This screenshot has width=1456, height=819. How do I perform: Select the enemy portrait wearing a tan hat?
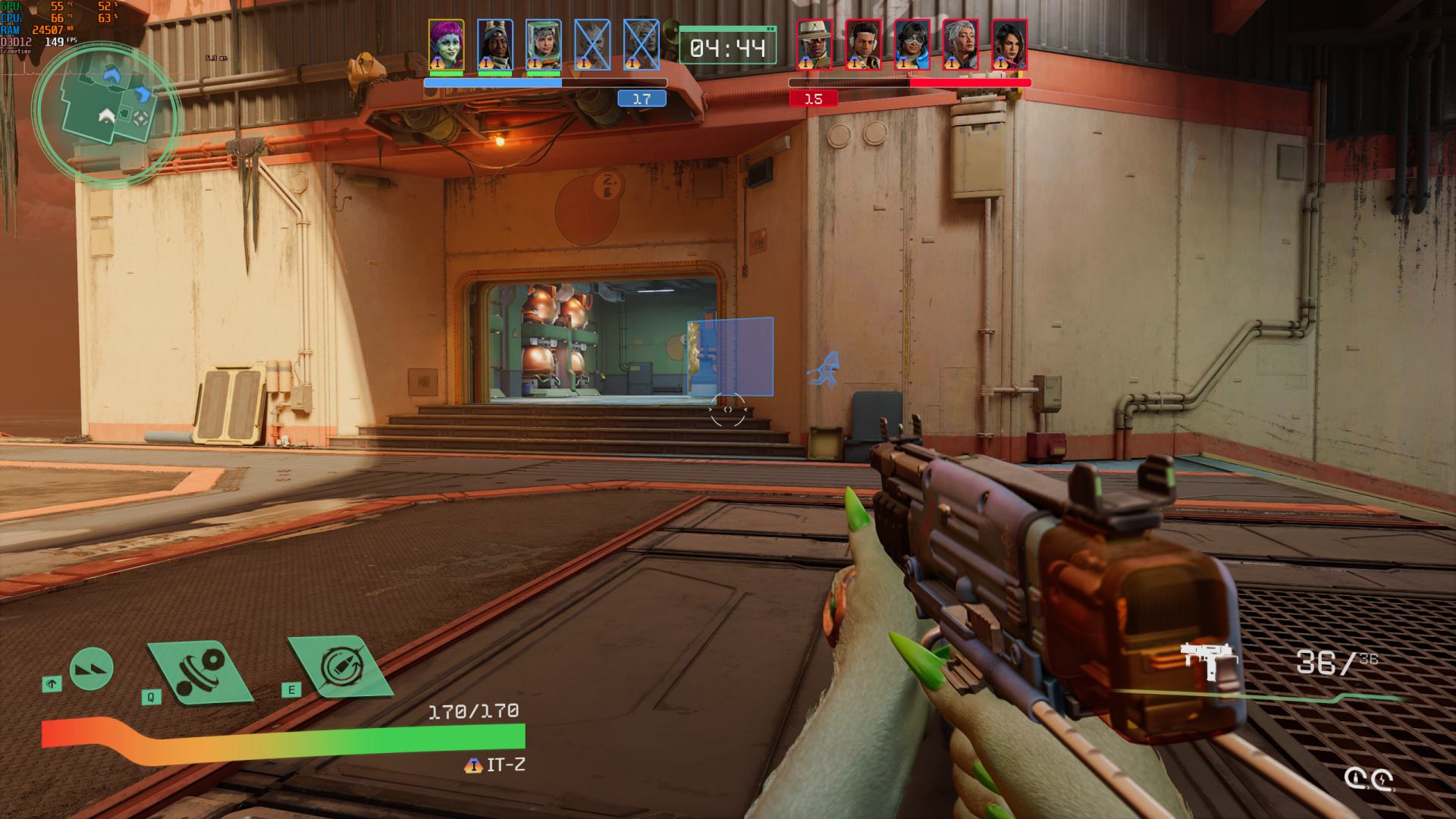(814, 45)
